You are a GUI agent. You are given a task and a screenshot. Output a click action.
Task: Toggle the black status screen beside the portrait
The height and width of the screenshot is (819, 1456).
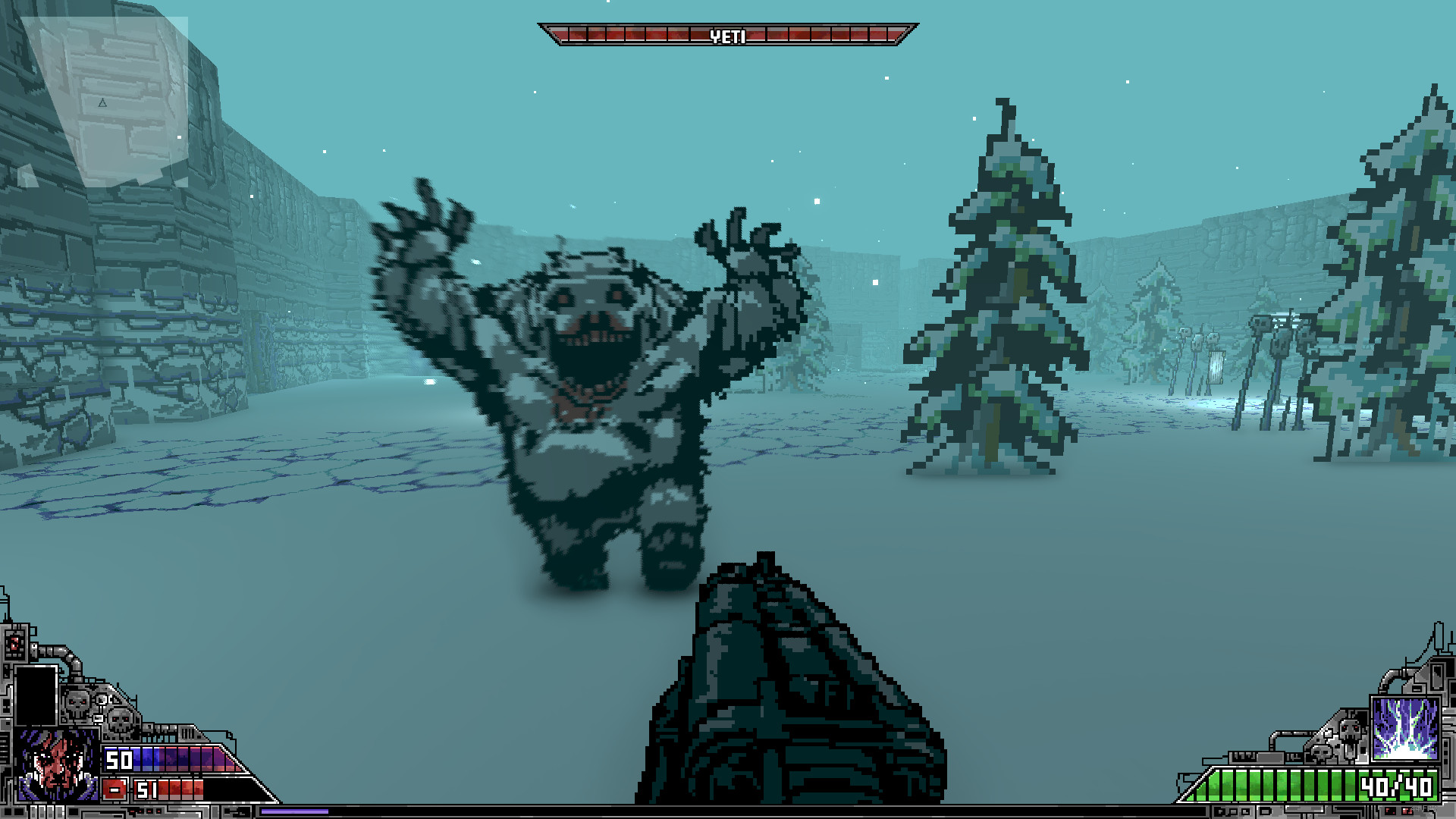click(x=36, y=695)
